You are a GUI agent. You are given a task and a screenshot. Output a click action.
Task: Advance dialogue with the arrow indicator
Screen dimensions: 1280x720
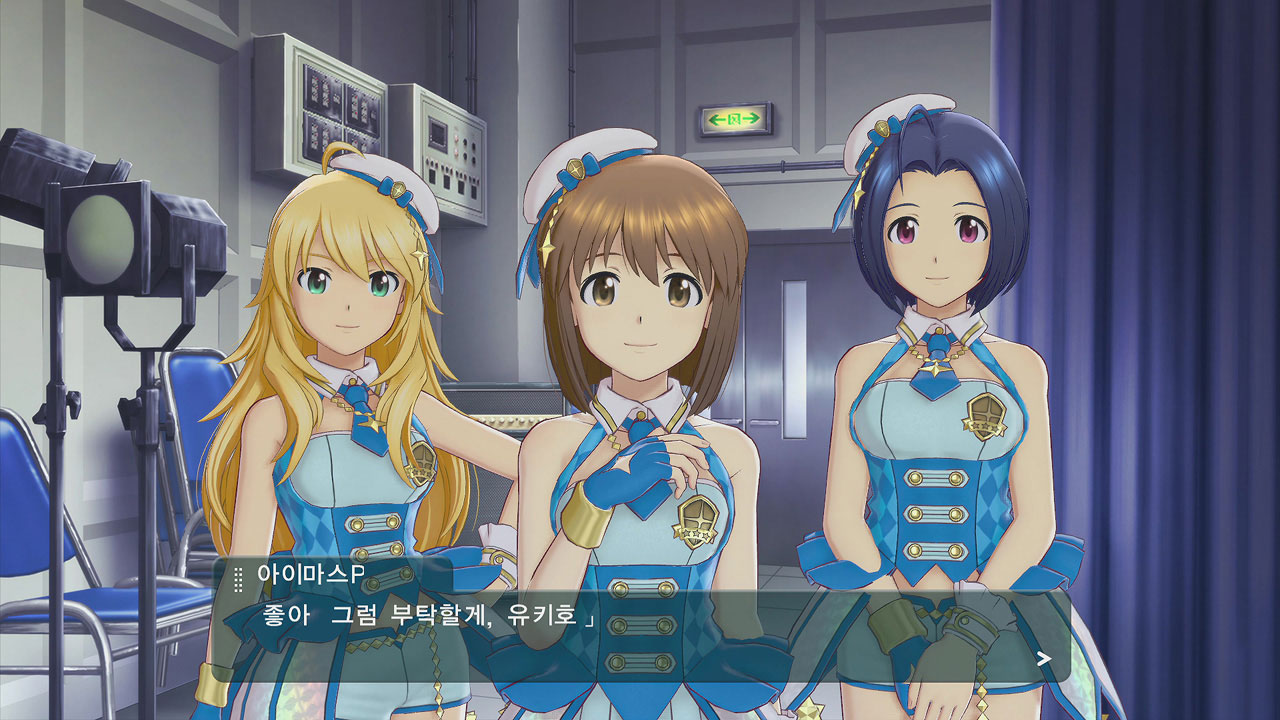[x=1044, y=658]
